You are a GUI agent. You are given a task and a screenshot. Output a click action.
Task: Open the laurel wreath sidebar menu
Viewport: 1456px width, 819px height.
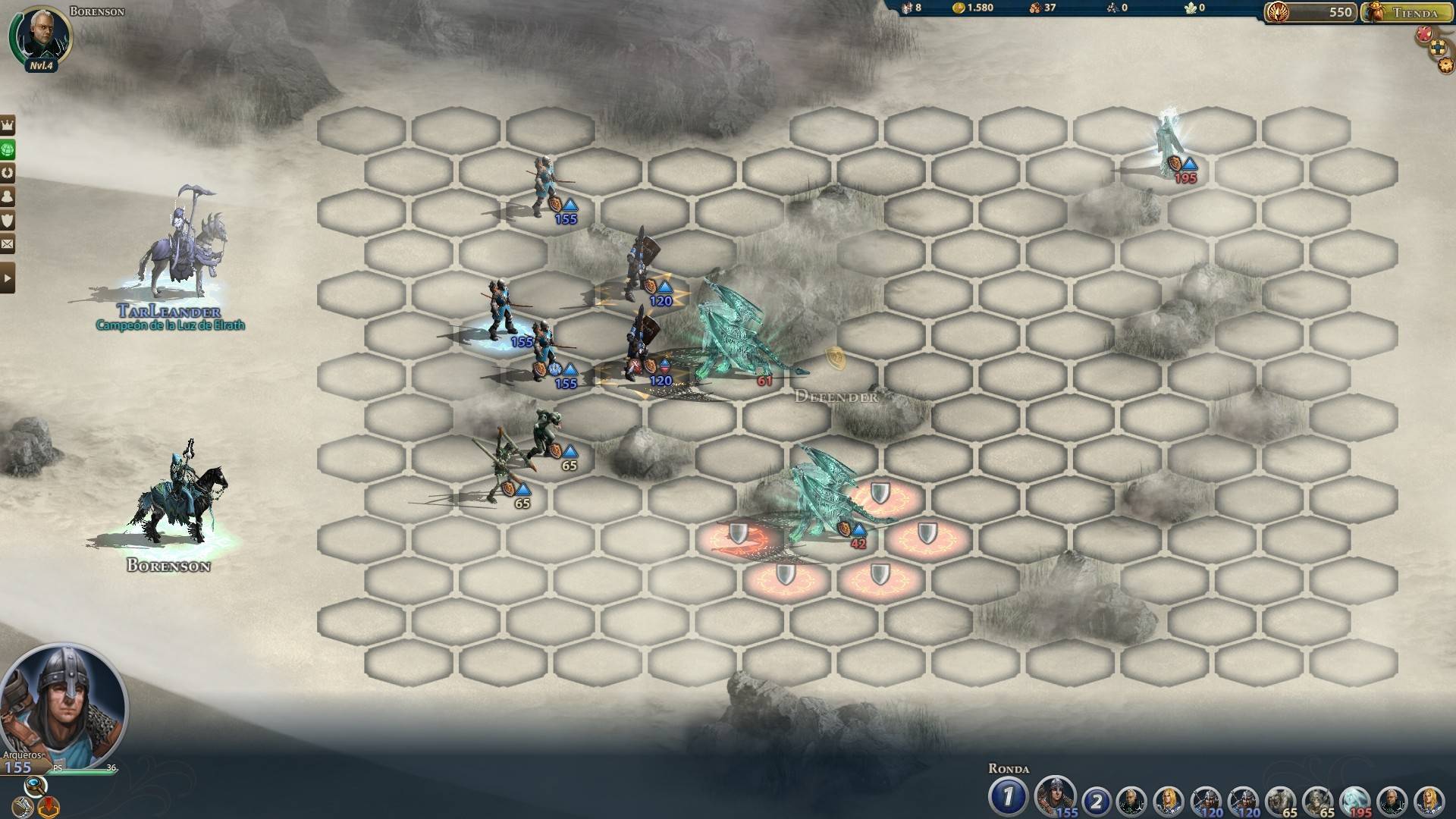[x=8, y=172]
